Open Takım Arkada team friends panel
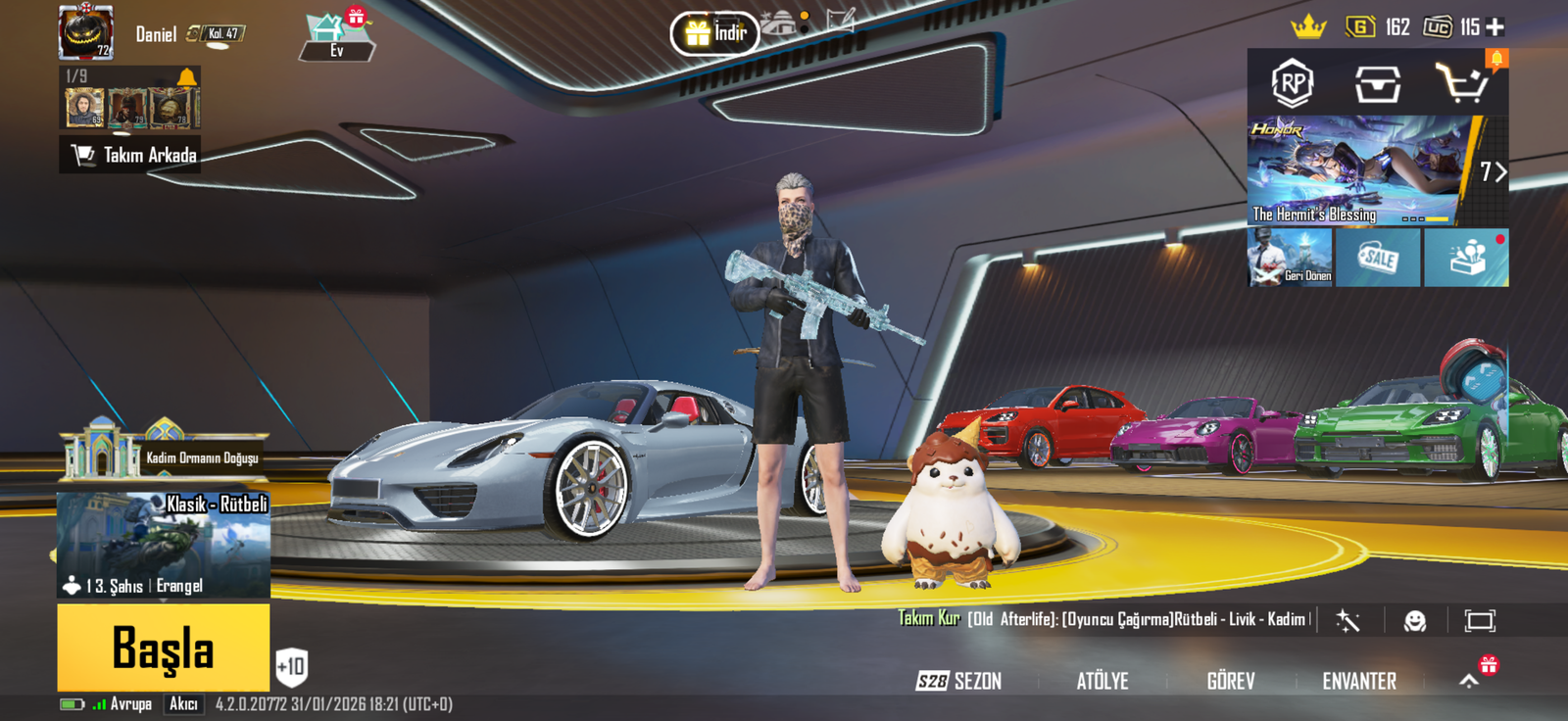This screenshot has height=721, width=1568. coord(131,155)
